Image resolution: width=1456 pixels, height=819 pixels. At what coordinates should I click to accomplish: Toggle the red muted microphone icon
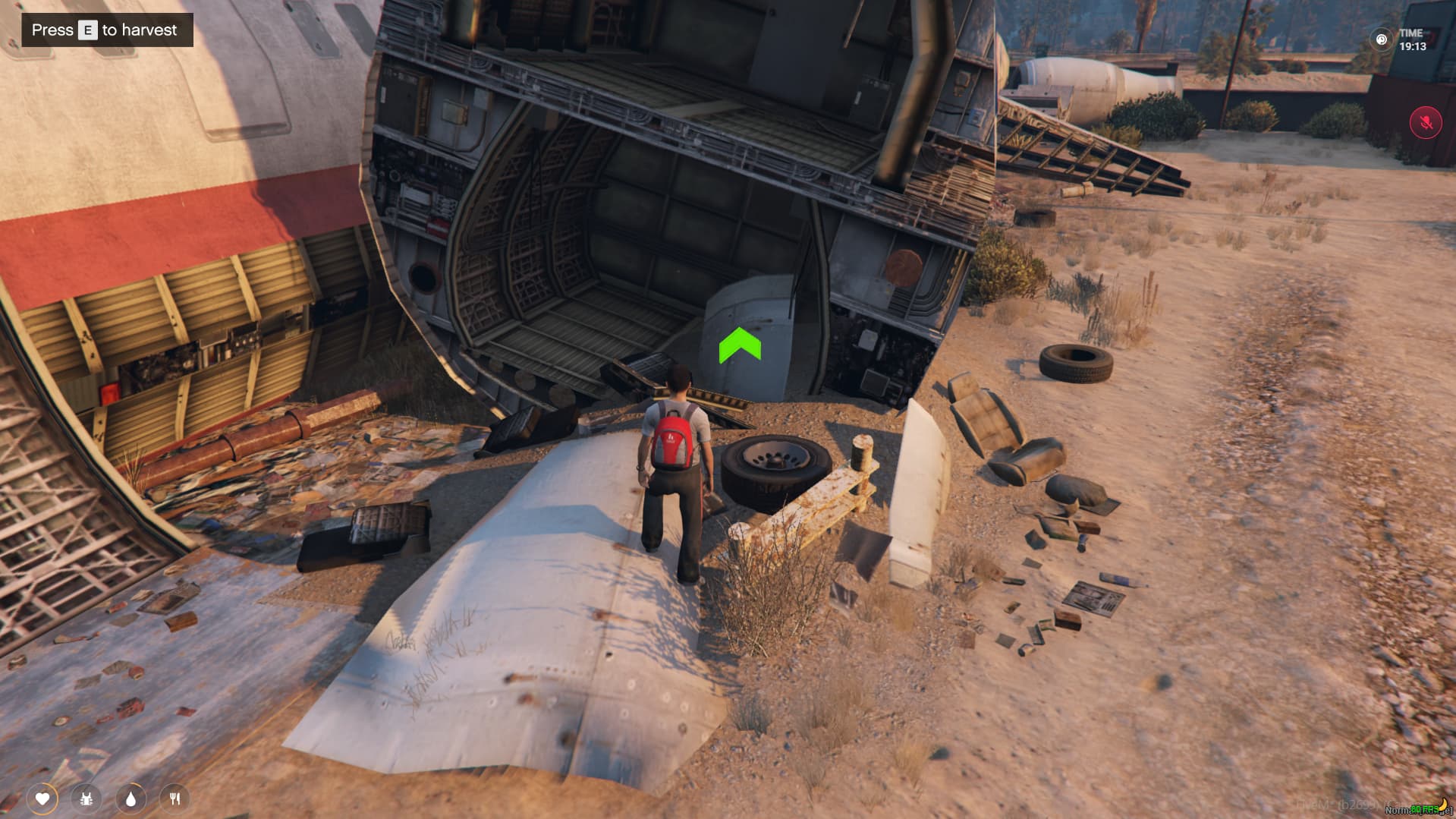click(1426, 123)
